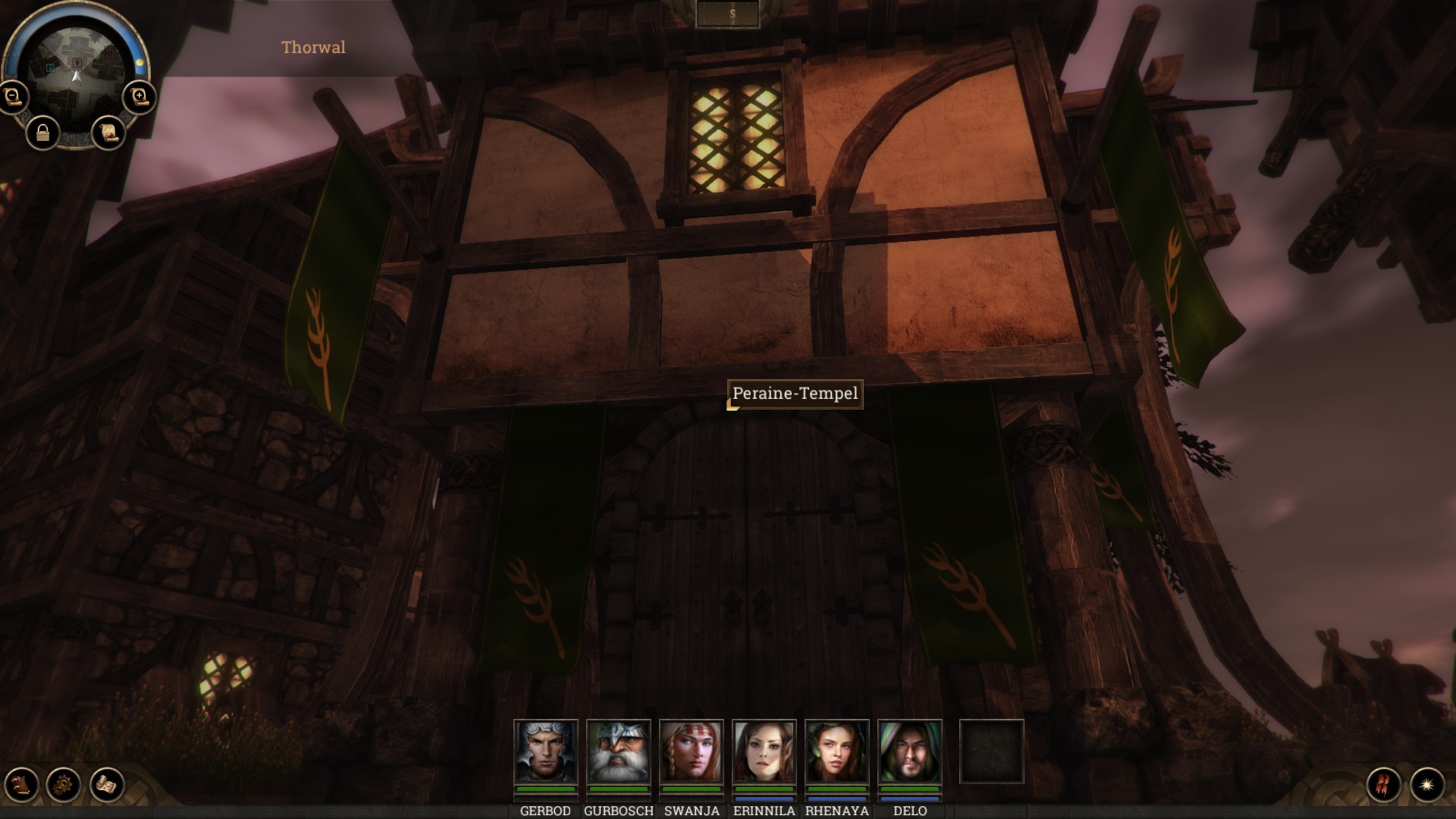Screen dimensions: 1456x819
Task: Click the torn red banner icon
Action: 1384,785
